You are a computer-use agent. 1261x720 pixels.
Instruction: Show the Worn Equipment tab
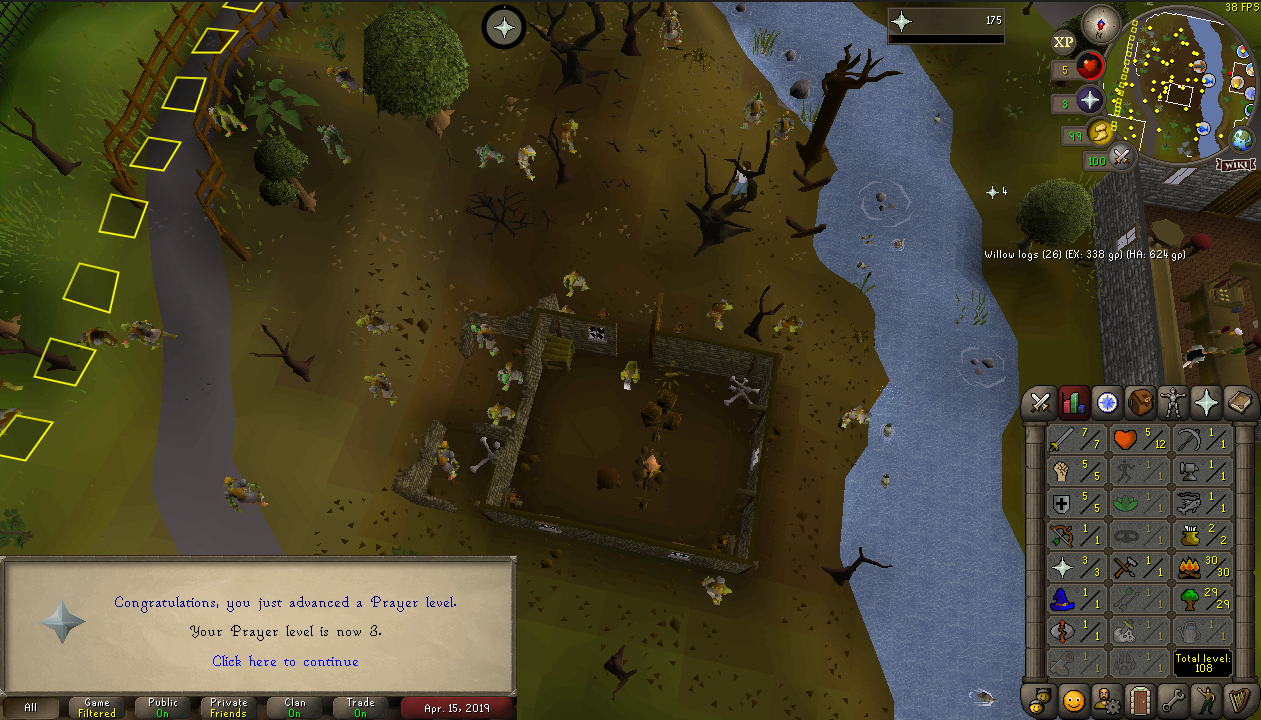point(1174,403)
